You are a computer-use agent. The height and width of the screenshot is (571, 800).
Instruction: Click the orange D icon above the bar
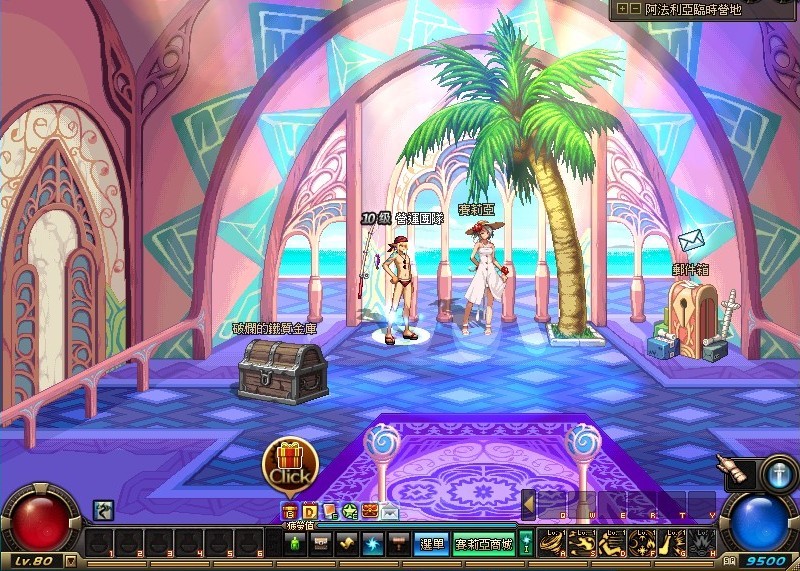[x=310, y=513]
